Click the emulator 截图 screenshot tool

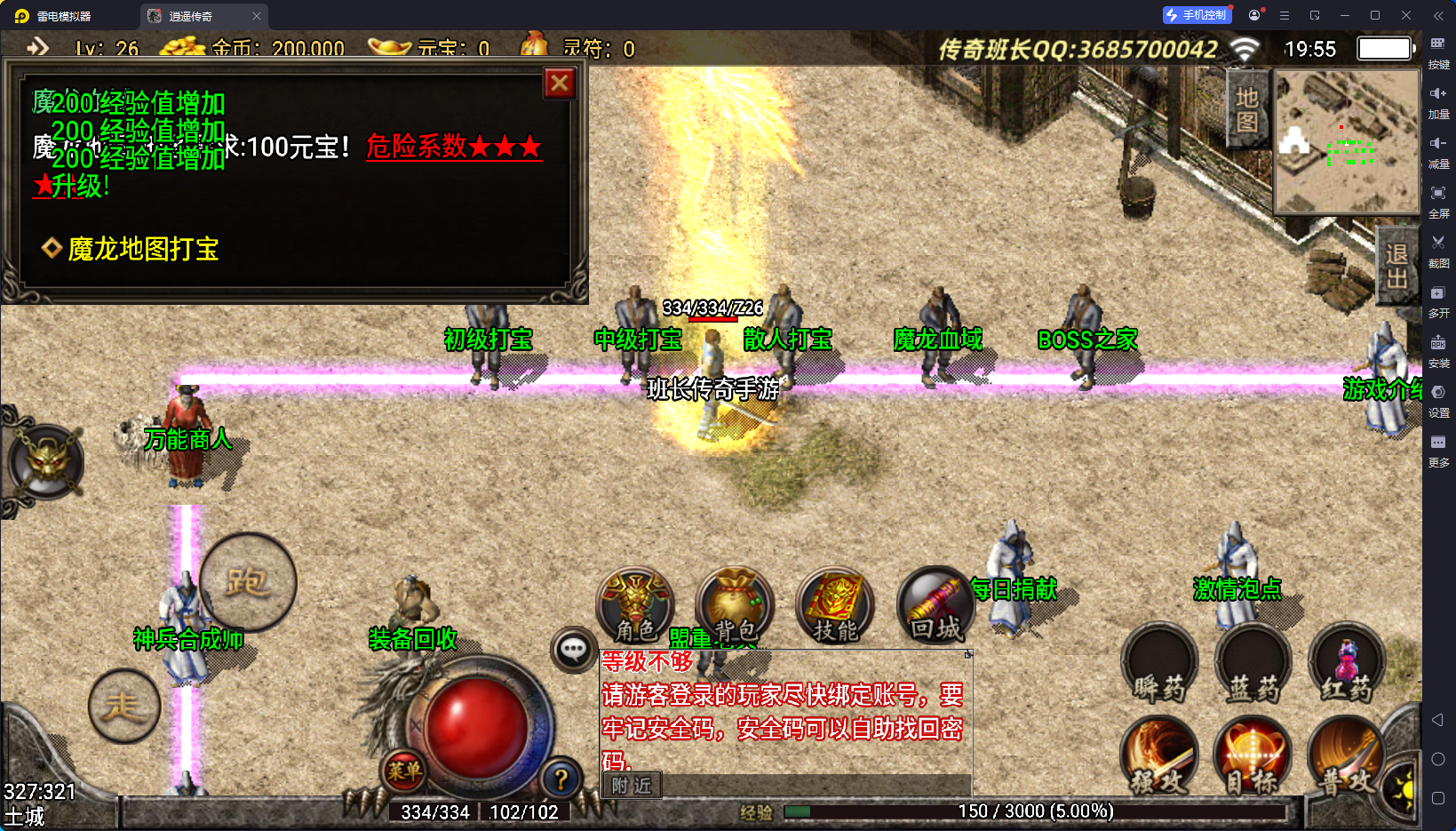[1438, 250]
